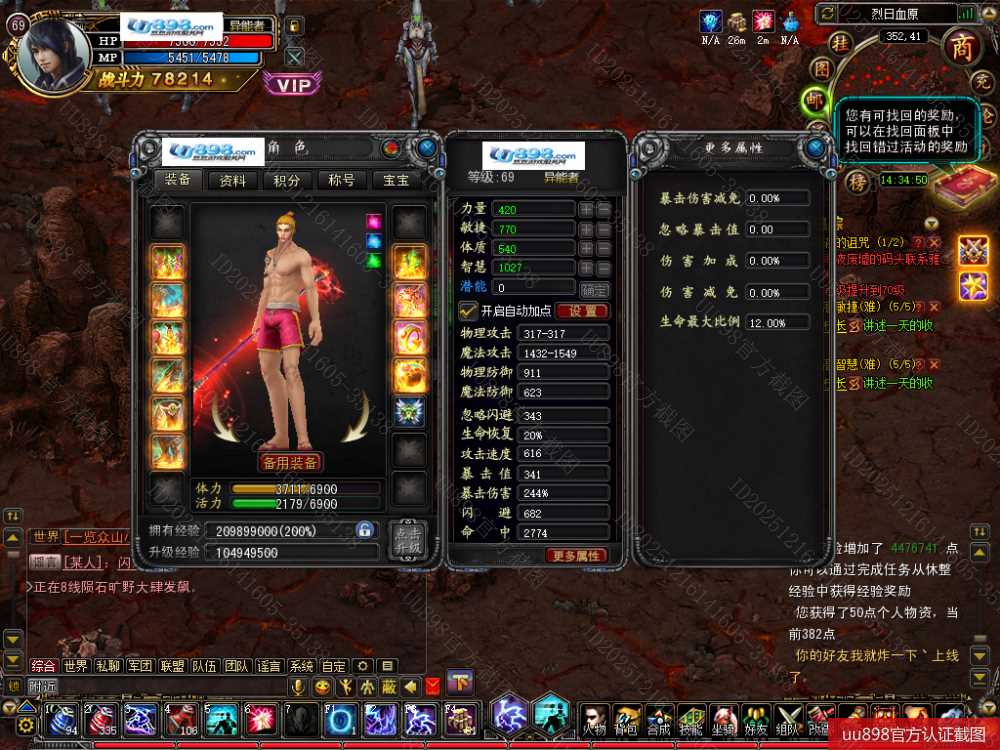Click the 榜 ranking button

857,181
